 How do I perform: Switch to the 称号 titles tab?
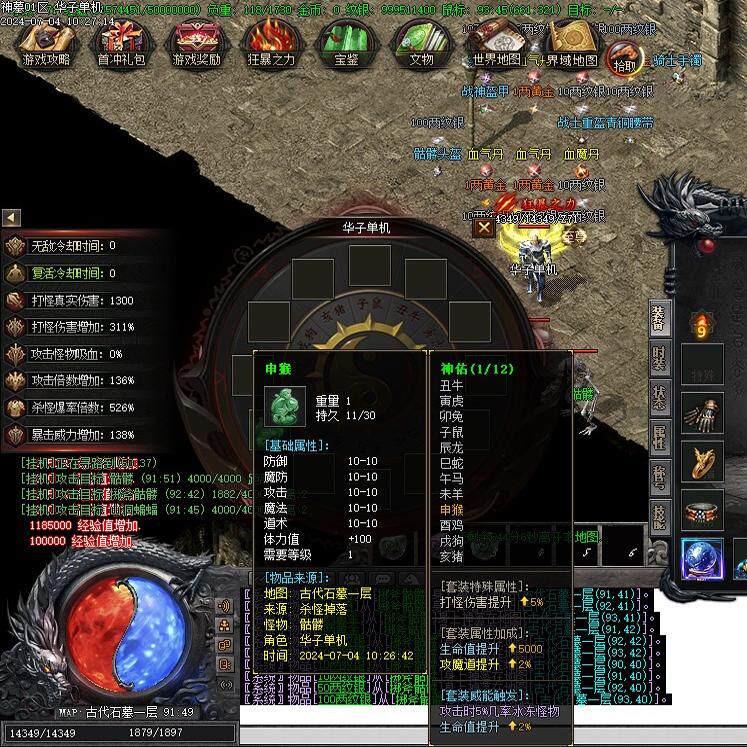coord(659,474)
